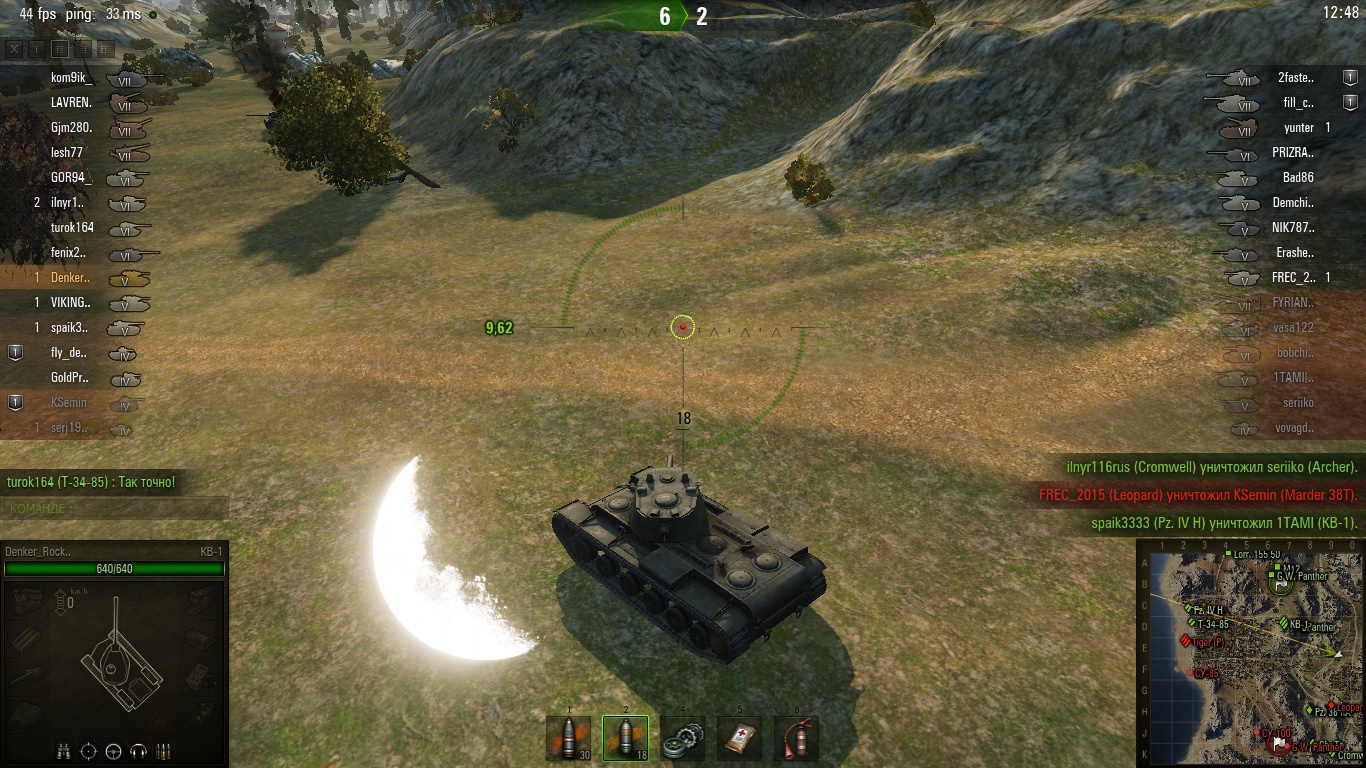The width and height of the screenshot is (1366, 768).
Task: Use the repair kit consumable
Action: tap(683, 738)
